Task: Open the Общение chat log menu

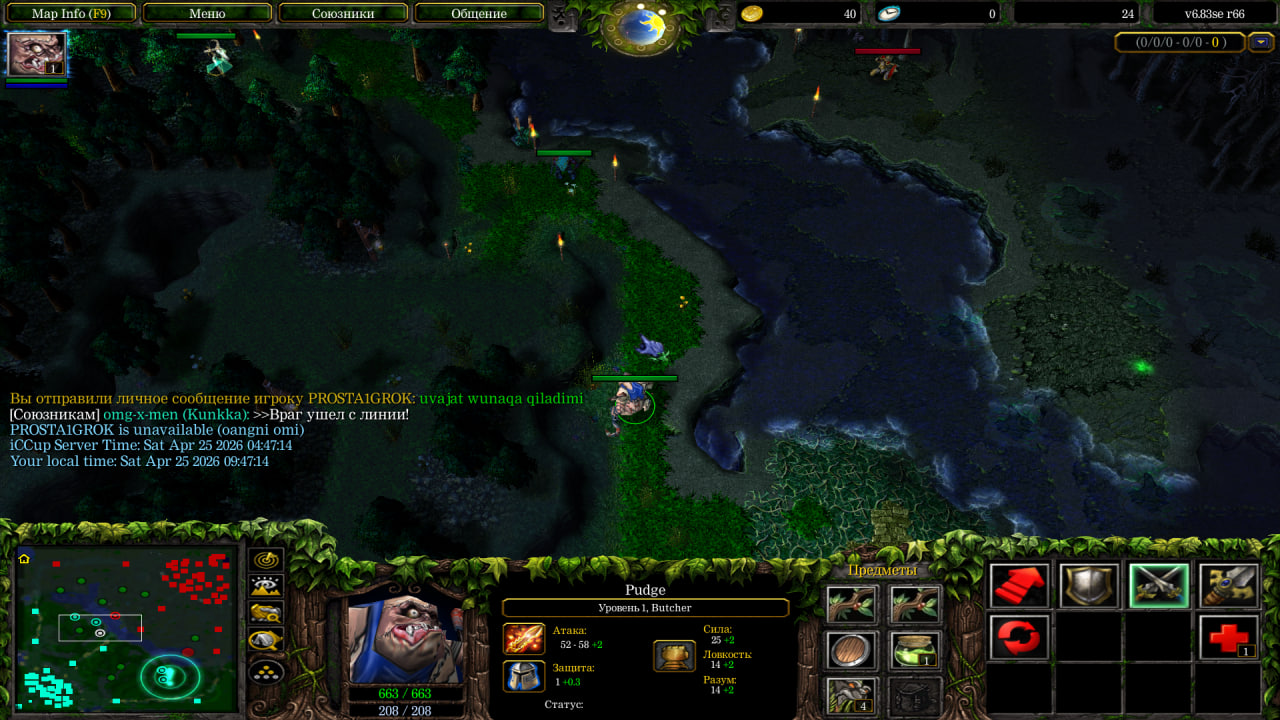Action: 478,14
